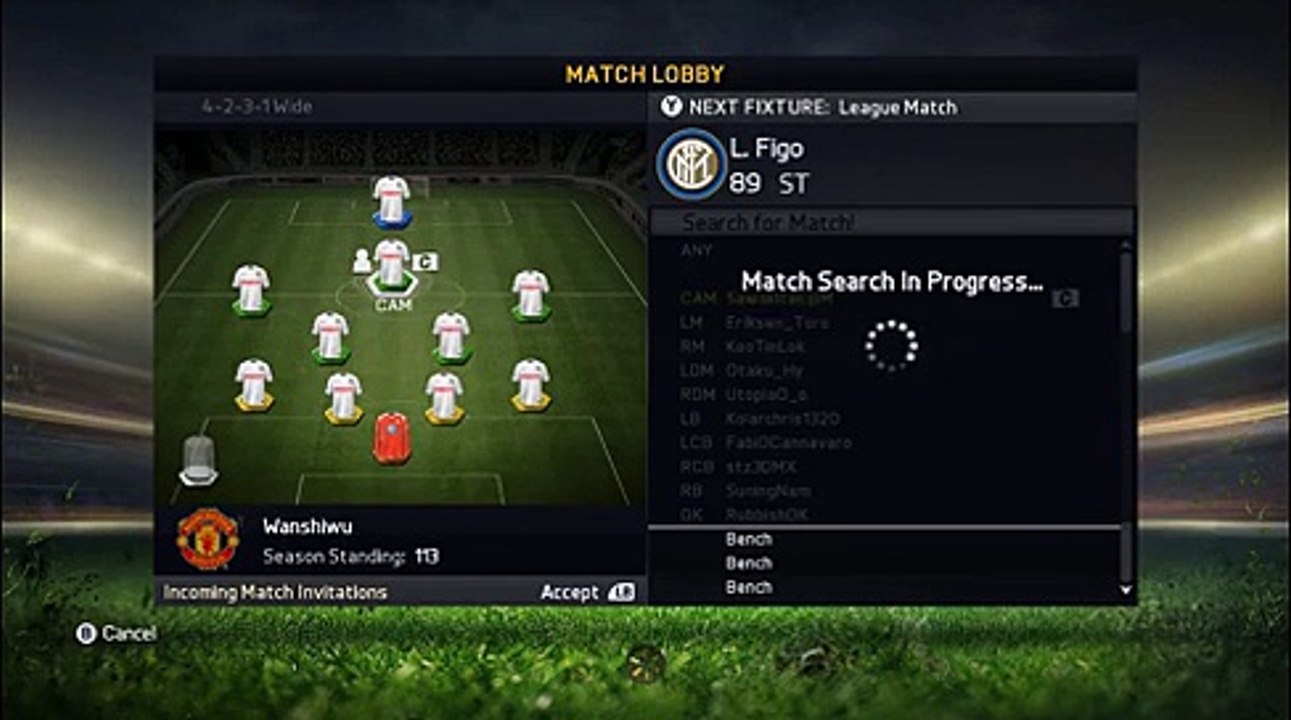Click the Manchester United club crest

coord(208,538)
